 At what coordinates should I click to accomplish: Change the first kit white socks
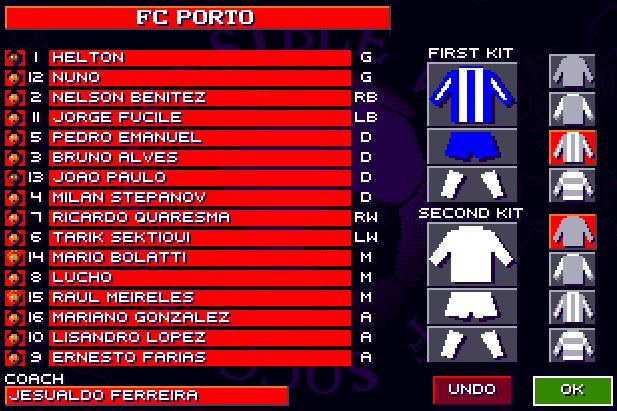coord(472,183)
